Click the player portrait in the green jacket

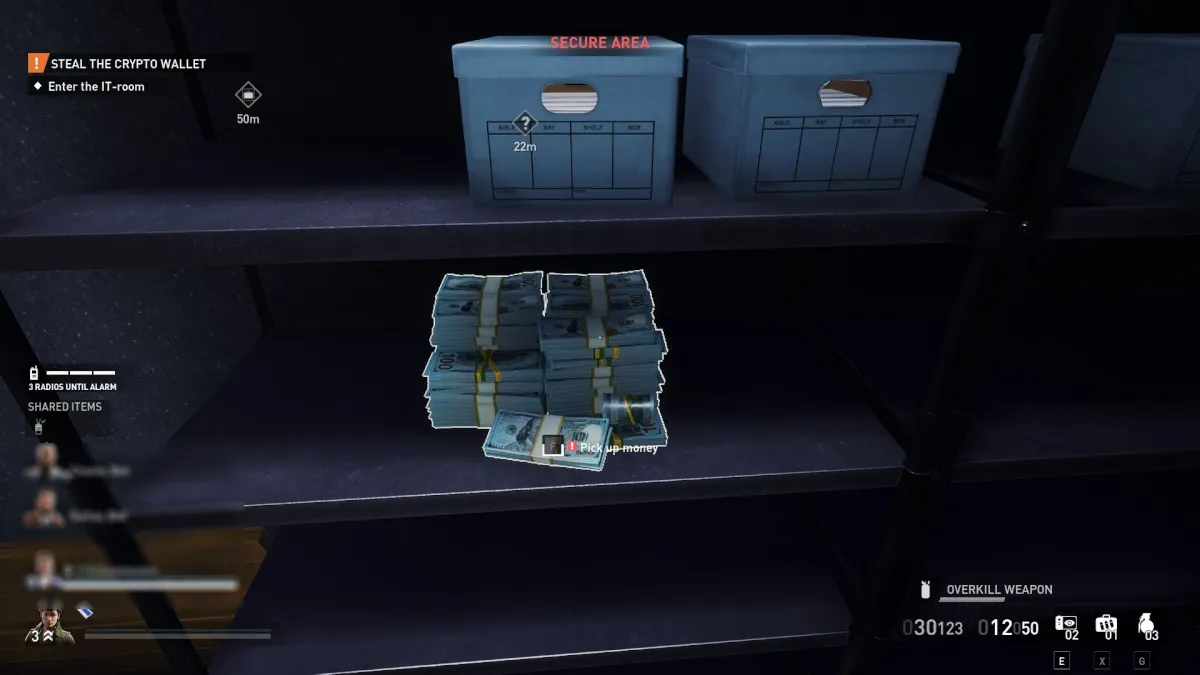click(x=49, y=620)
